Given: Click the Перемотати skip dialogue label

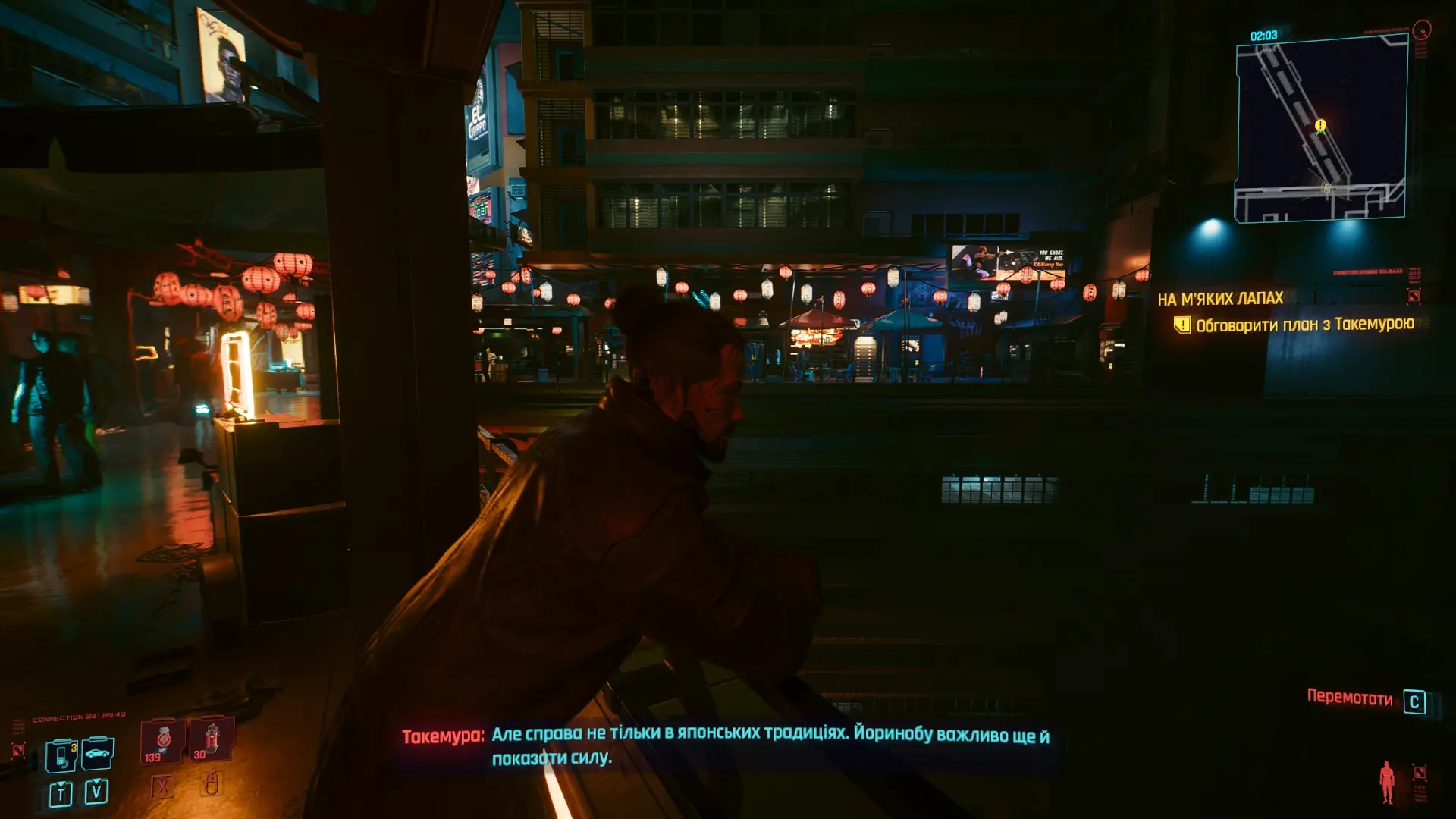Looking at the screenshot, I should pyautogui.click(x=1349, y=698).
